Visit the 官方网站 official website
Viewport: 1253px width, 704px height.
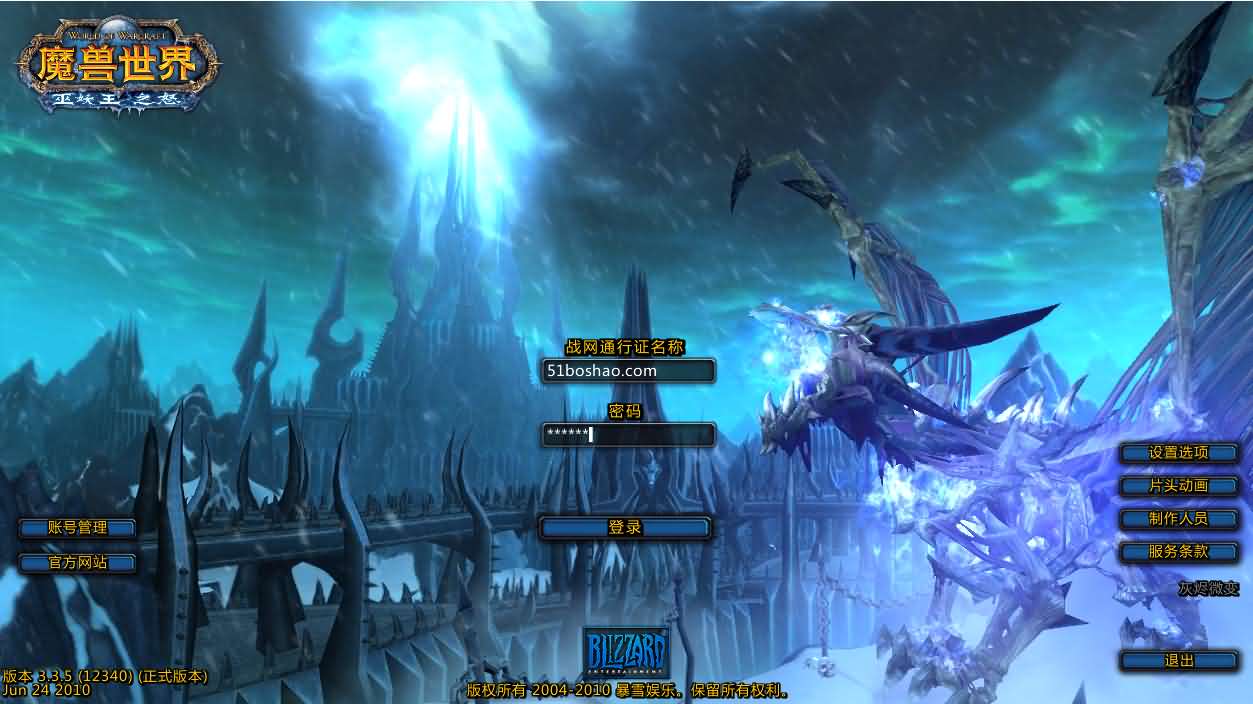(x=78, y=562)
